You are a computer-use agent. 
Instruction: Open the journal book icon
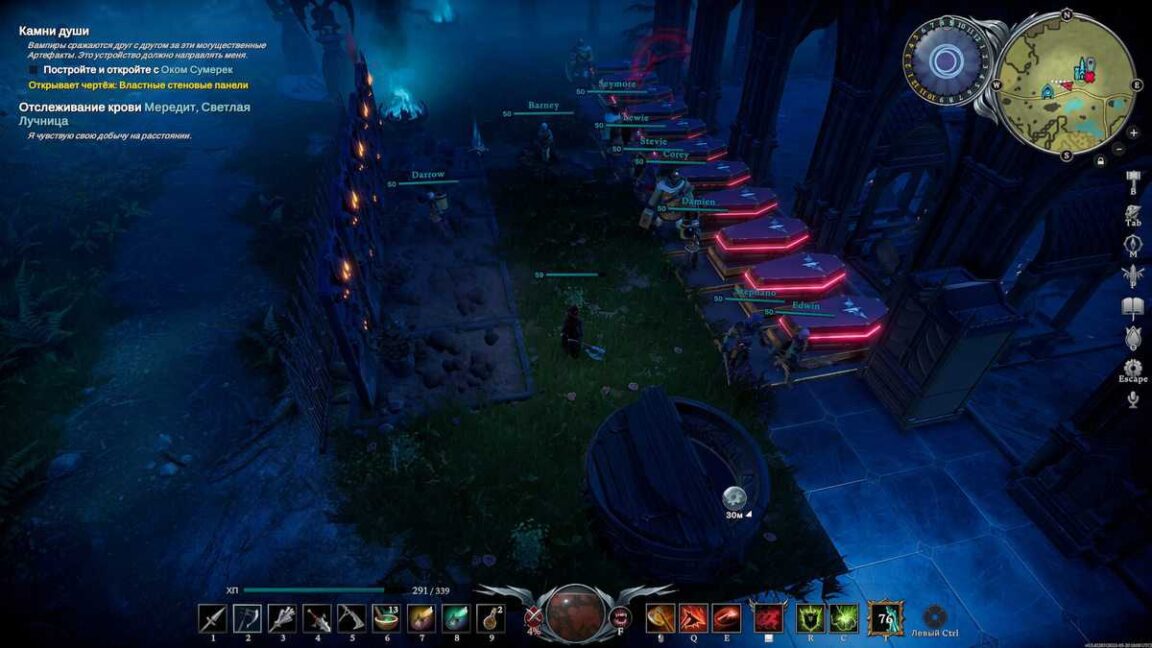click(x=1133, y=306)
